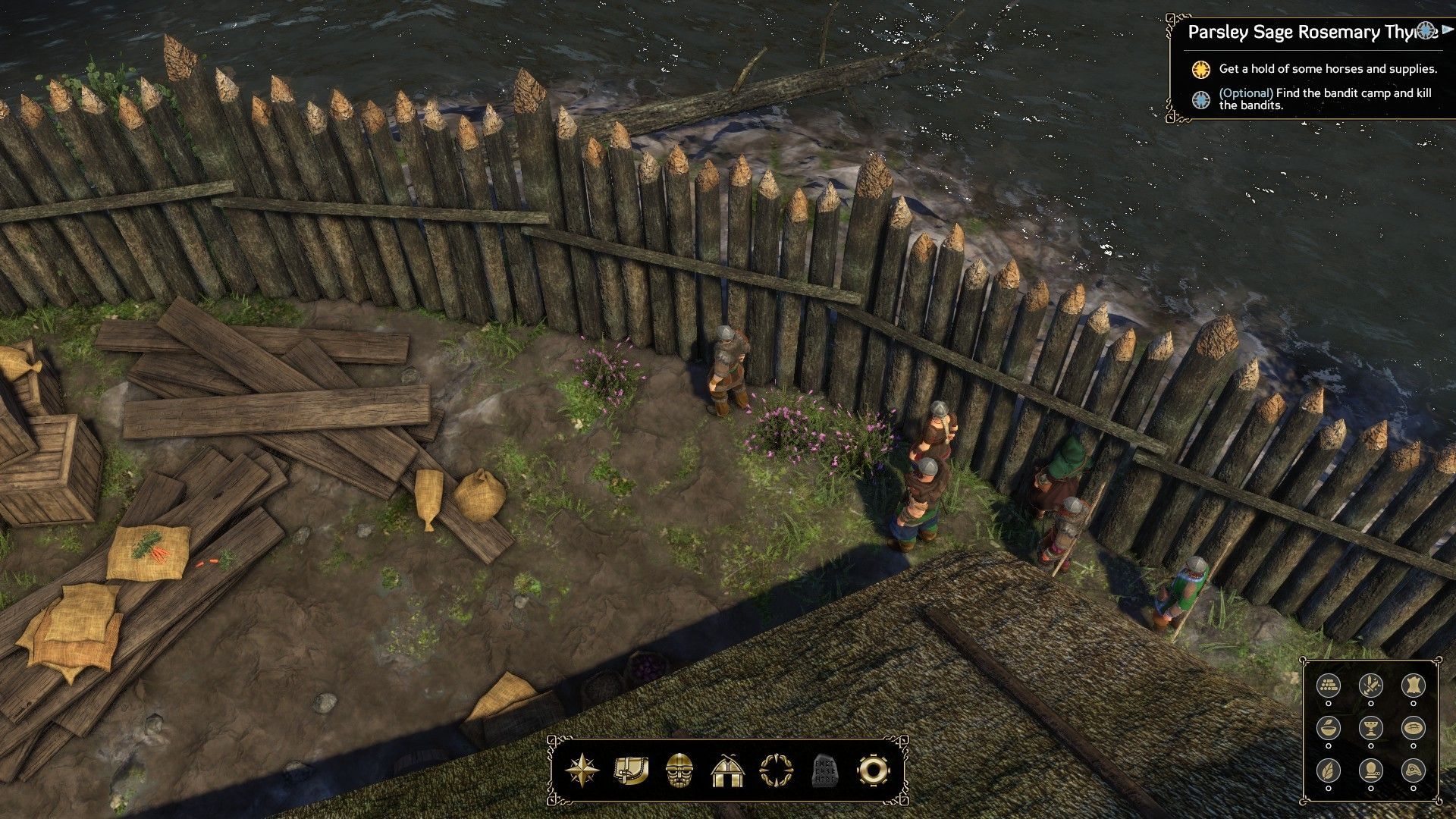Choose the animal hide resource icon
Image resolution: width=1456 pixels, height=819 pixels.
pyautogui.click(x=1412, y=686)
